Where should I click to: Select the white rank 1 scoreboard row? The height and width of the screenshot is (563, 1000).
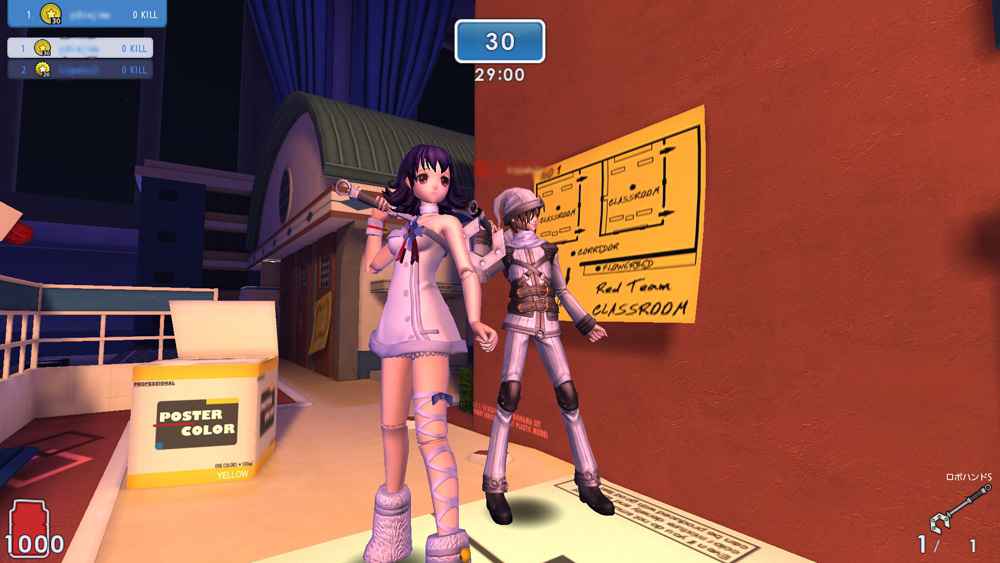pyautogui.click(x=80, y=48)
